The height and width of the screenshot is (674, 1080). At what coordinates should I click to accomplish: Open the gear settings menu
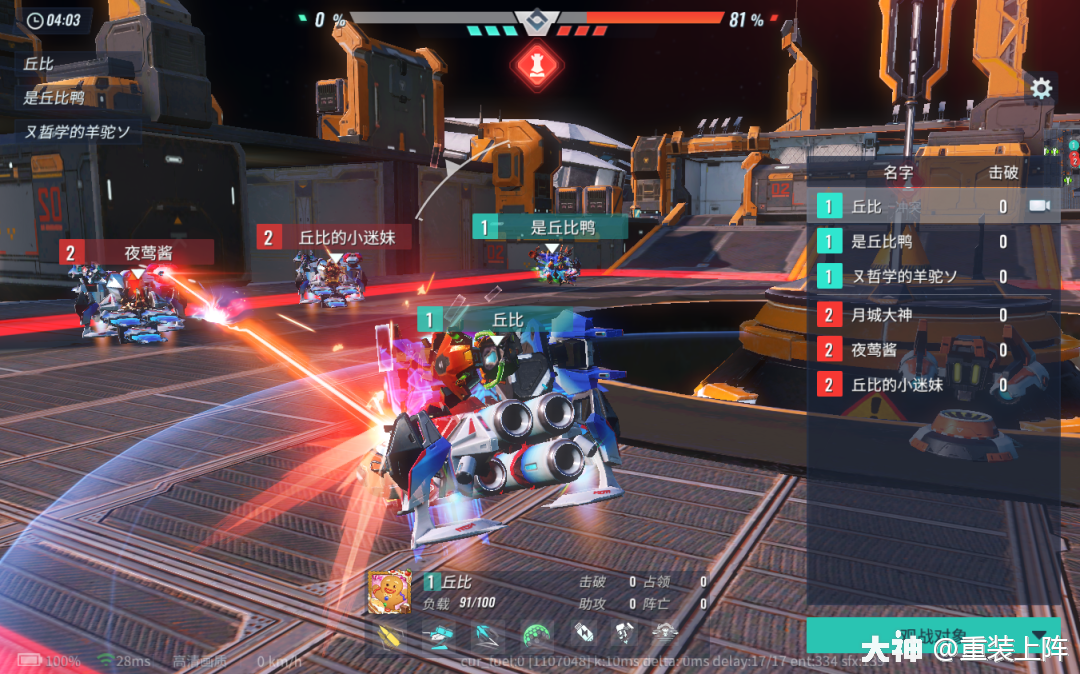pos(1041,89)
